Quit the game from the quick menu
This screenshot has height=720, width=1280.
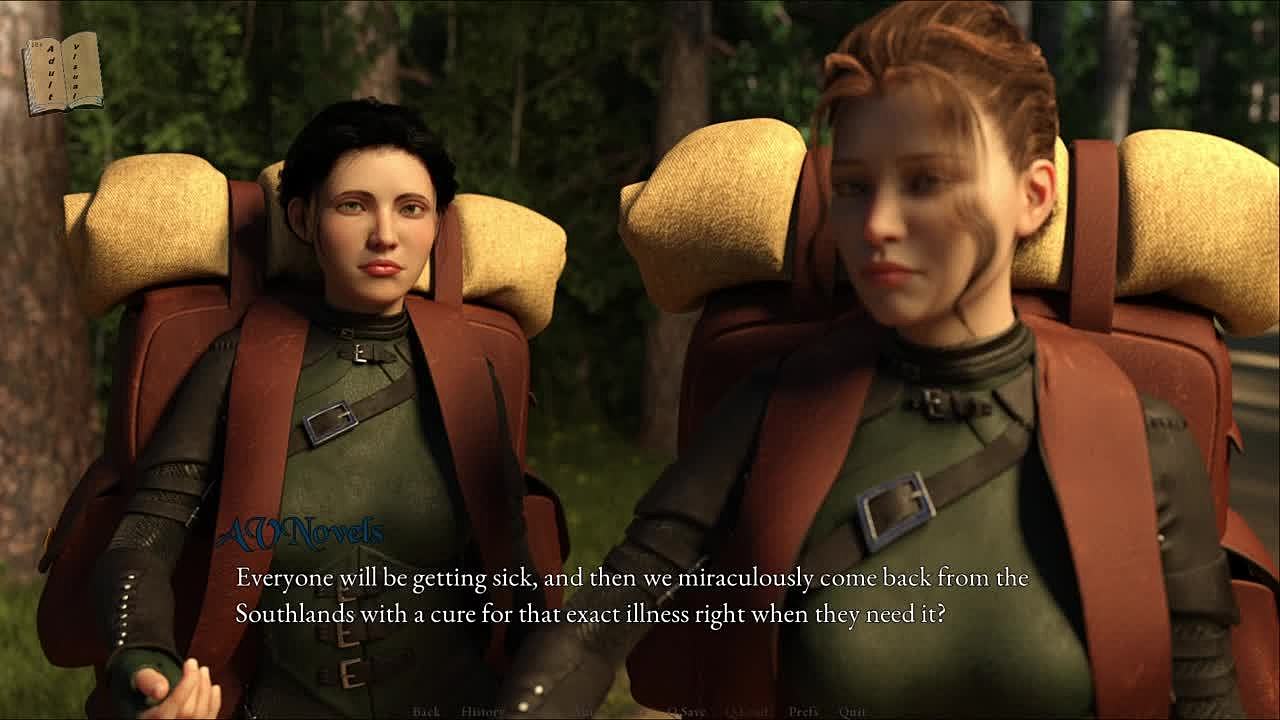(x=852, y=712)
